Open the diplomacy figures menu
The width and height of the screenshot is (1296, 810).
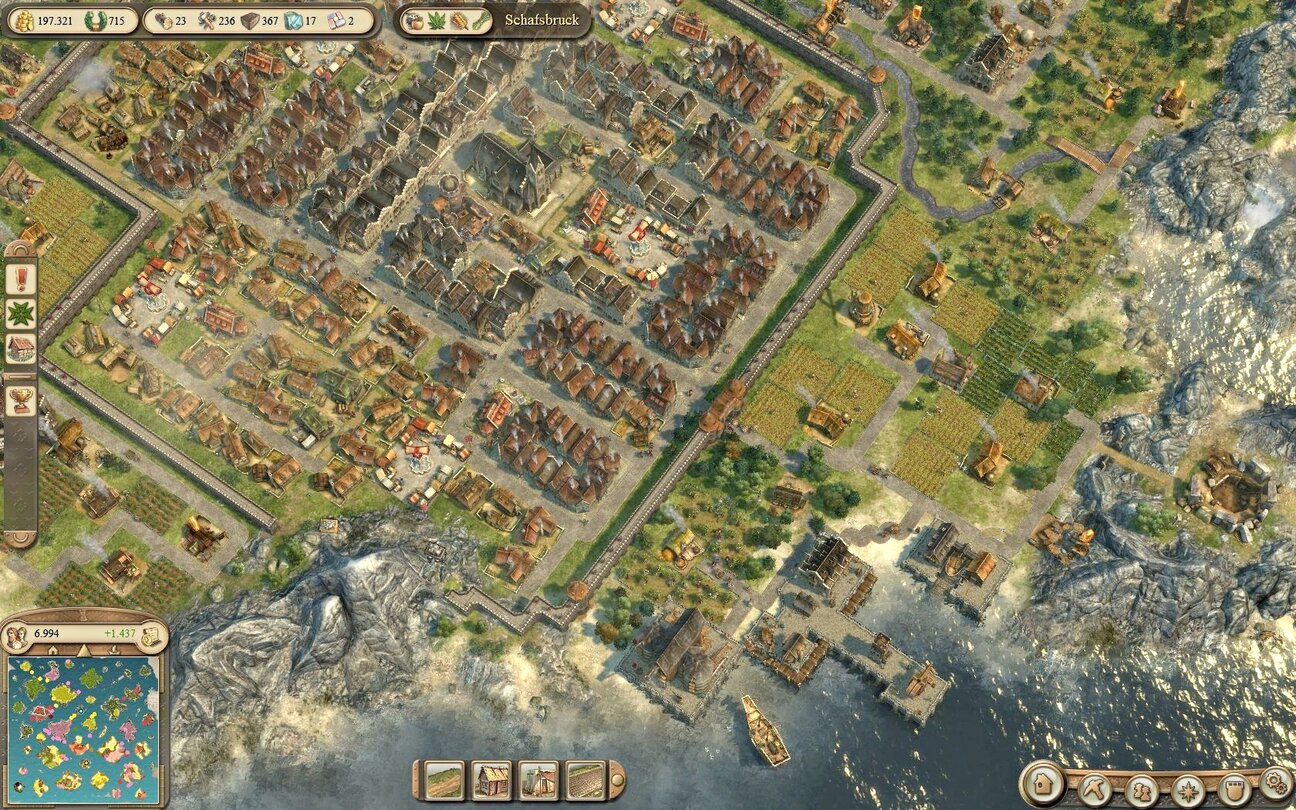(1142, 790)
